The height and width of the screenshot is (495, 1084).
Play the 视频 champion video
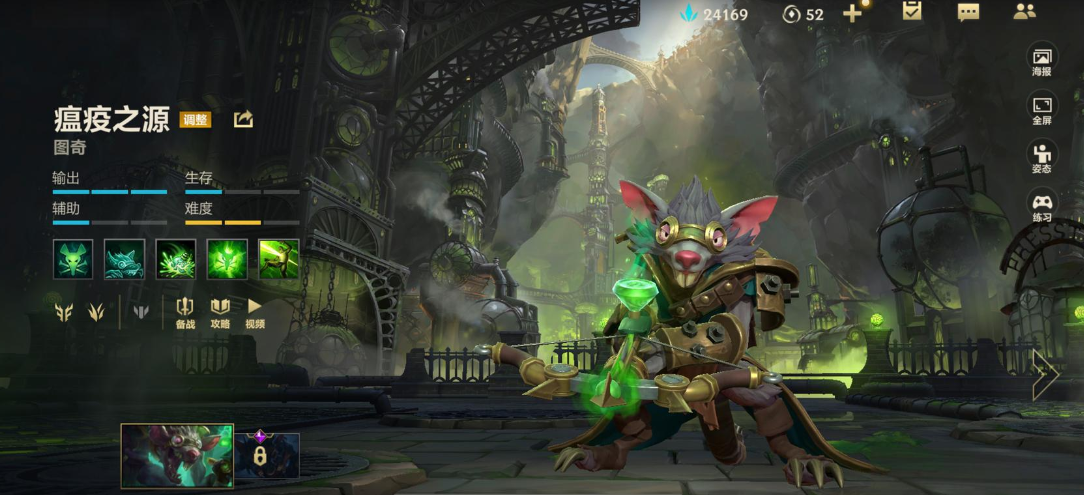[254, 313]
